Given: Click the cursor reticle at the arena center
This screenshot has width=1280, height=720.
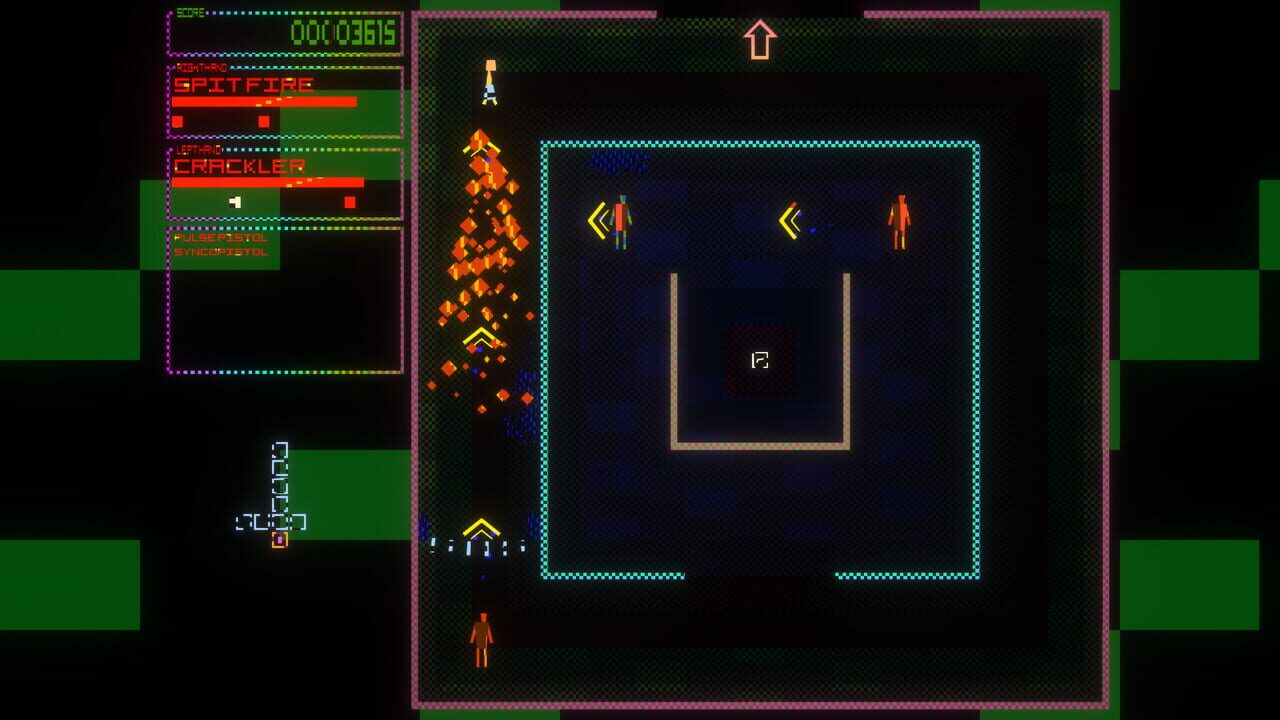Looking at the screenshot, I should coord(760,361).
